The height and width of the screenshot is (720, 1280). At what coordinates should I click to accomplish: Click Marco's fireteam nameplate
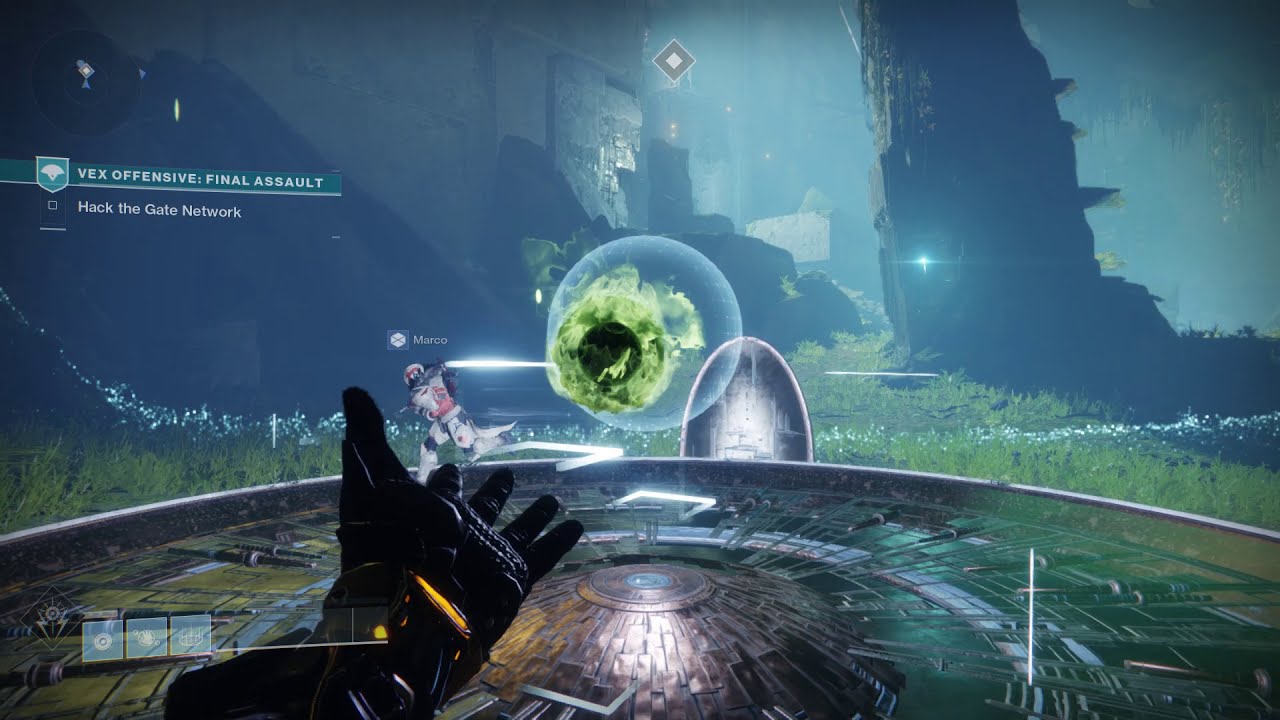[418, 340]
